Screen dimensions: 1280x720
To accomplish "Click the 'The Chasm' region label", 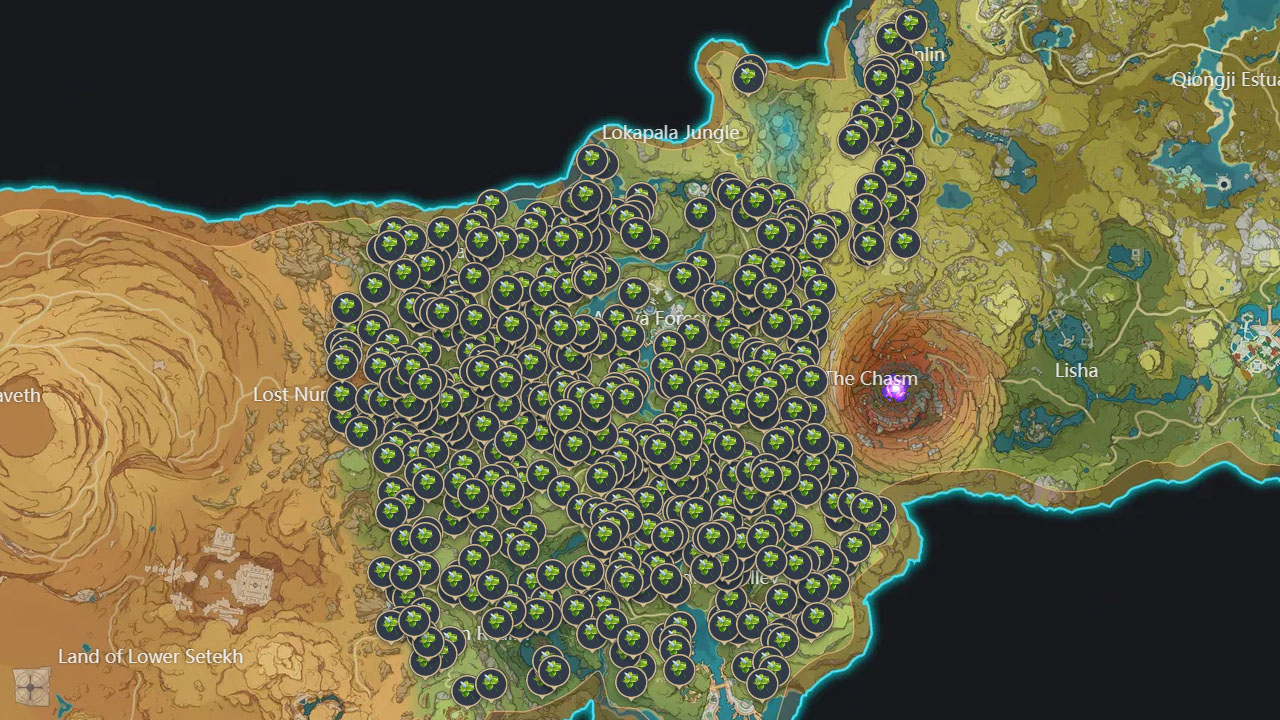I will 870,379.
